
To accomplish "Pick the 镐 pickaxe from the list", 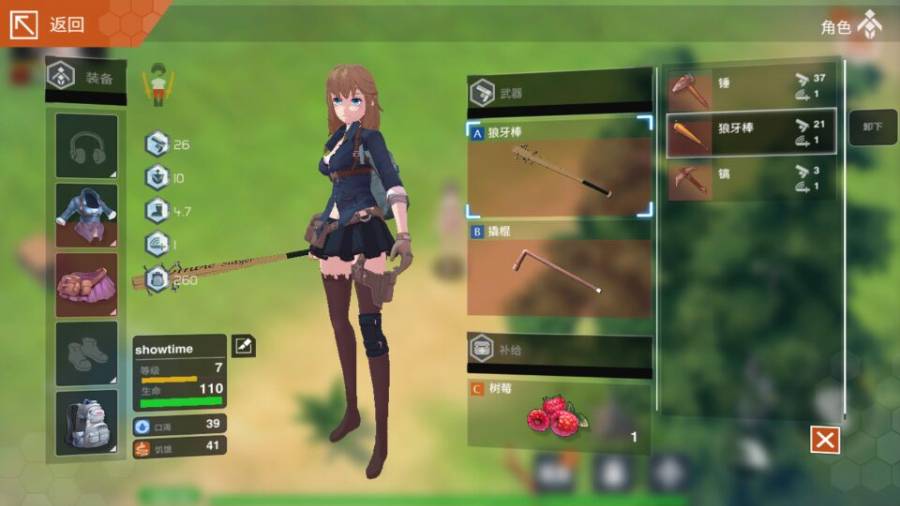I will [x=751, y=180].
